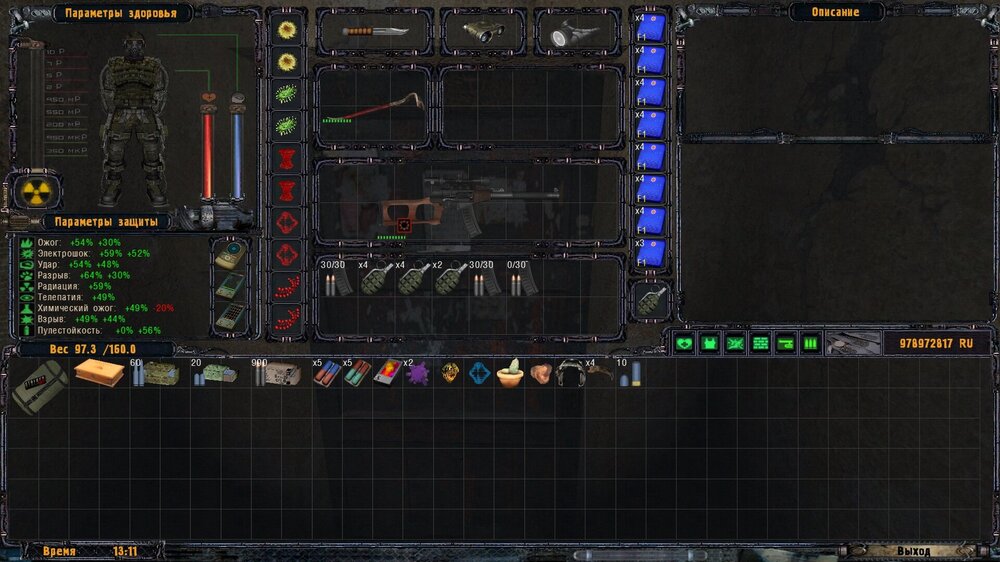Pick the single grenade in the grenade slot
The image size is (1000, 562).
click(652, 301)
